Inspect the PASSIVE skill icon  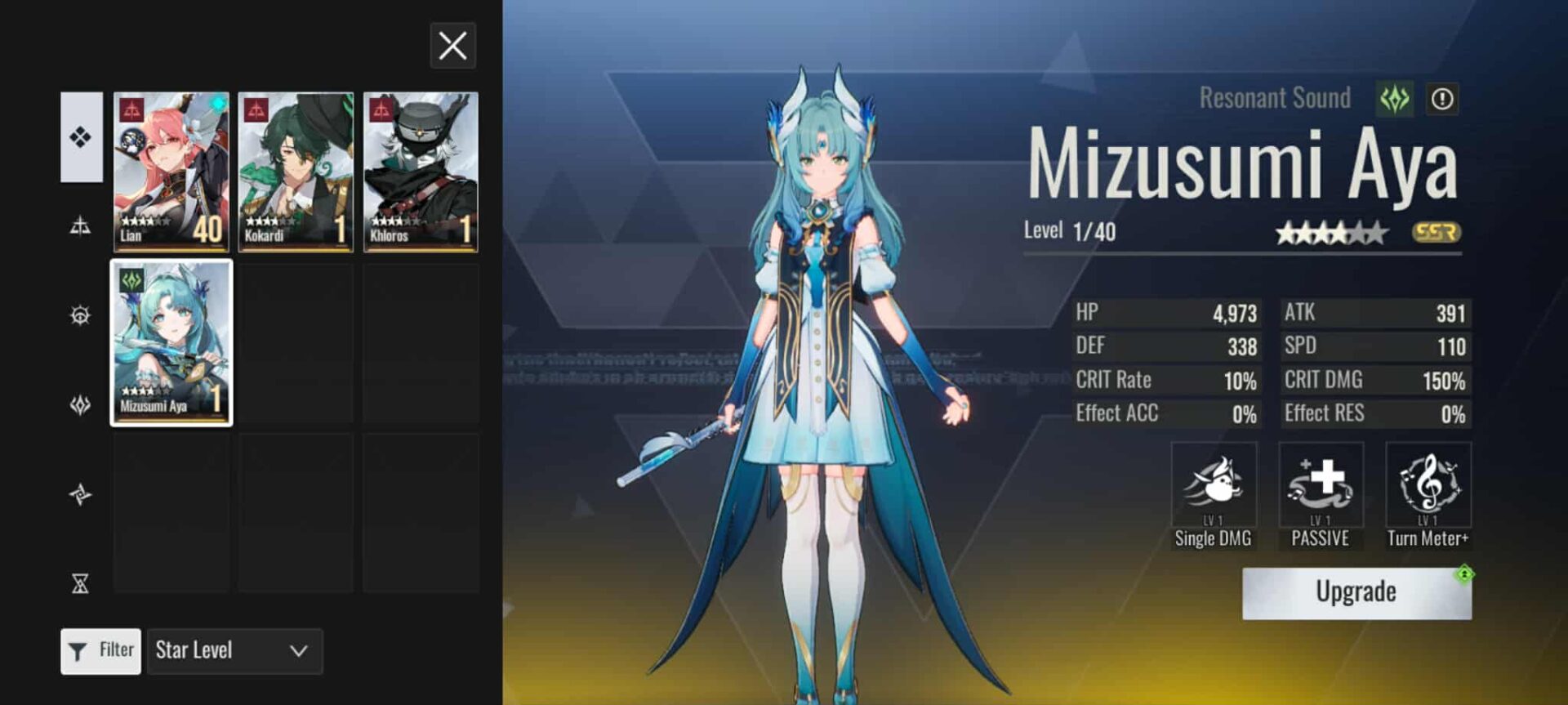(x=1321, y=486)
